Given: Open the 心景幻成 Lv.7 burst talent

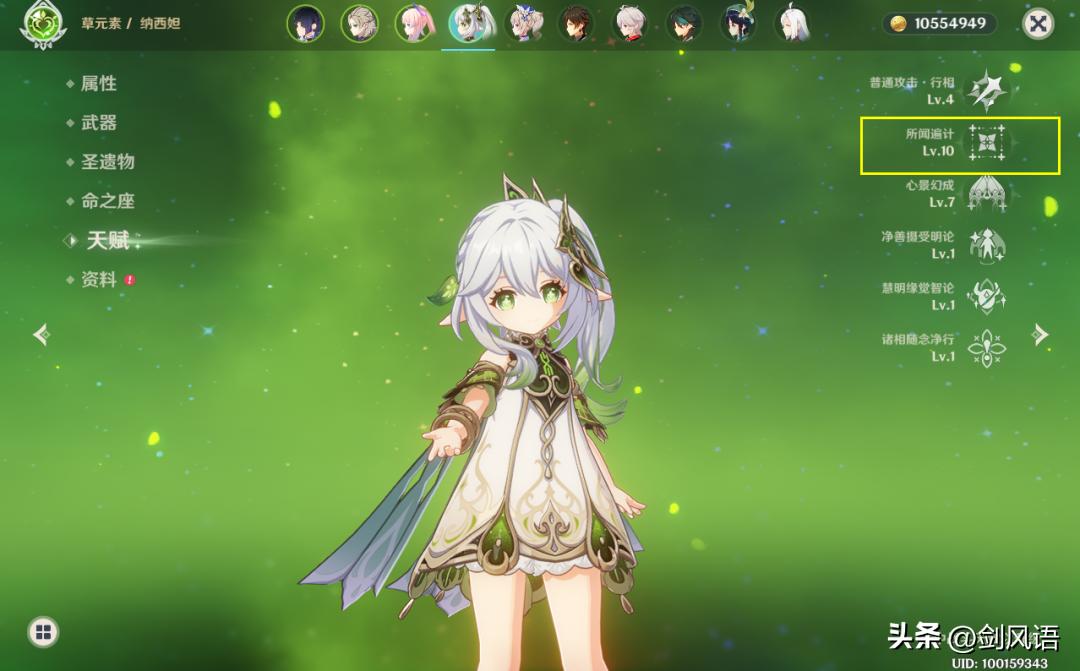Looking at the screenshot, I should 986,194.
